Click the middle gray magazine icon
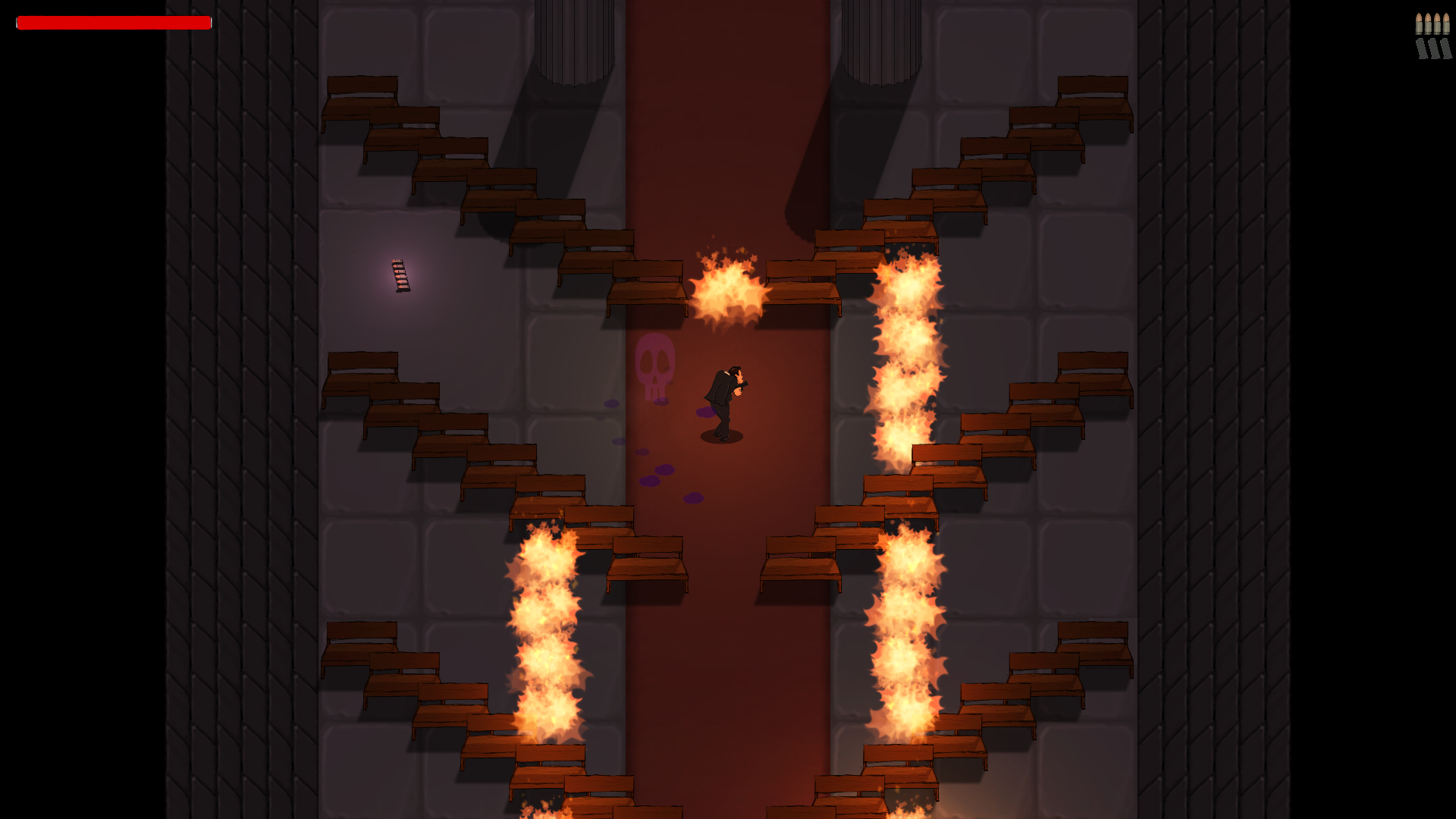1456x819 pixels. [x=1433, y=49]
